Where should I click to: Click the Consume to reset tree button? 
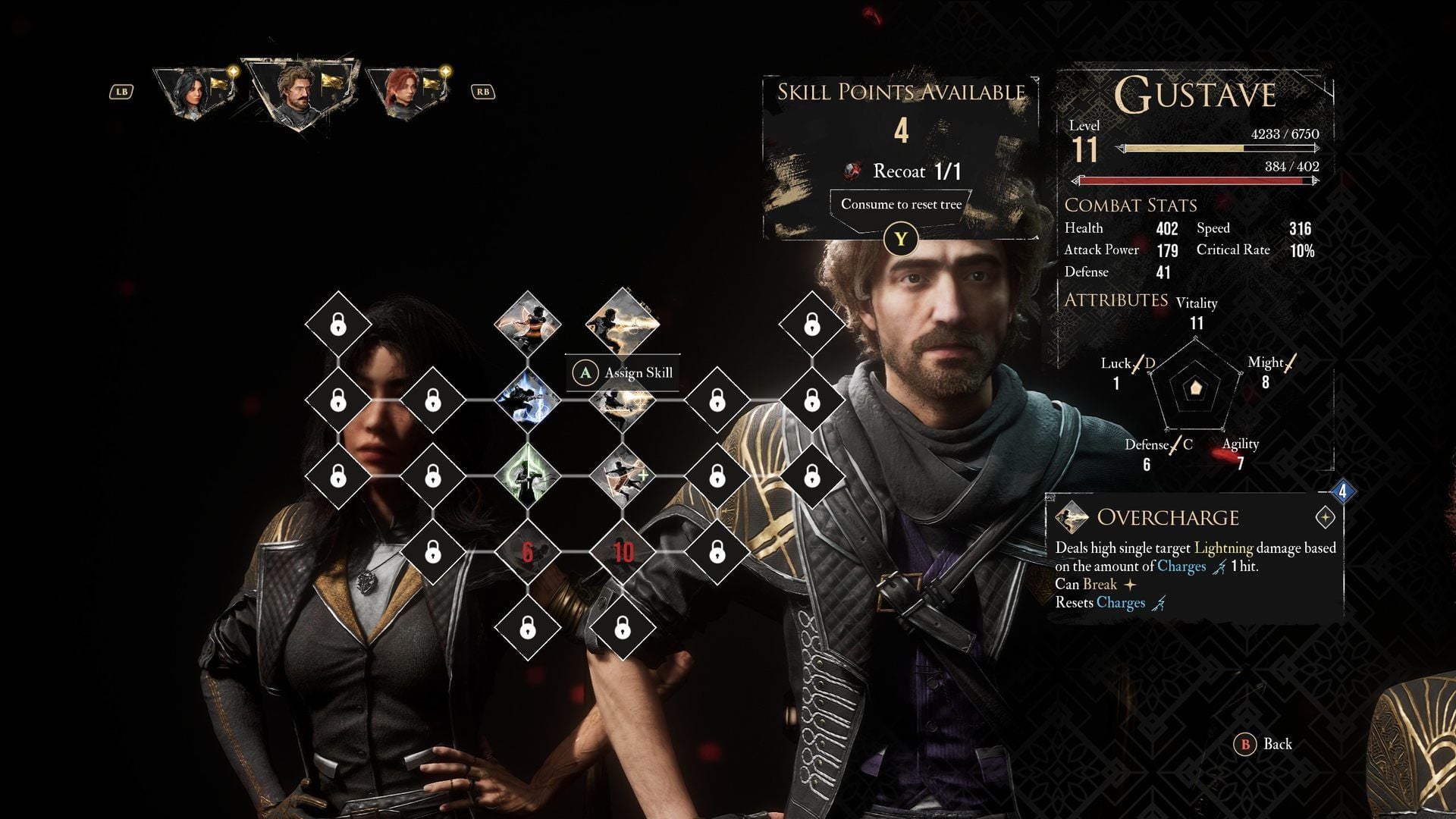point(901,205)
